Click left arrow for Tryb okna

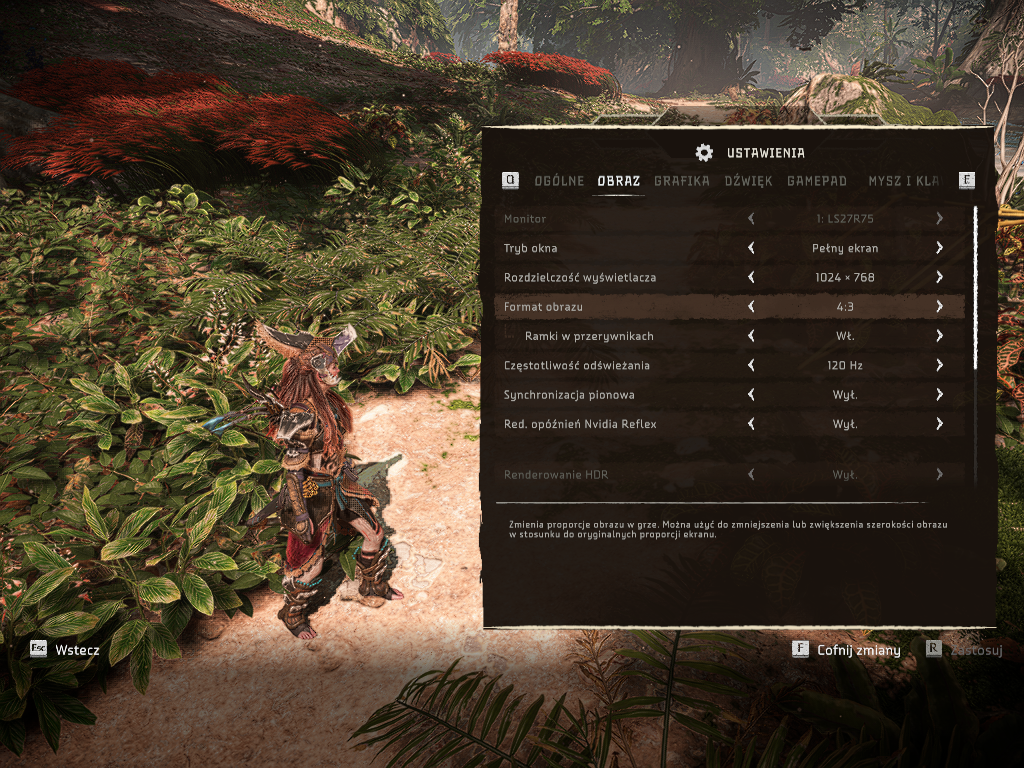pos(751,248)
